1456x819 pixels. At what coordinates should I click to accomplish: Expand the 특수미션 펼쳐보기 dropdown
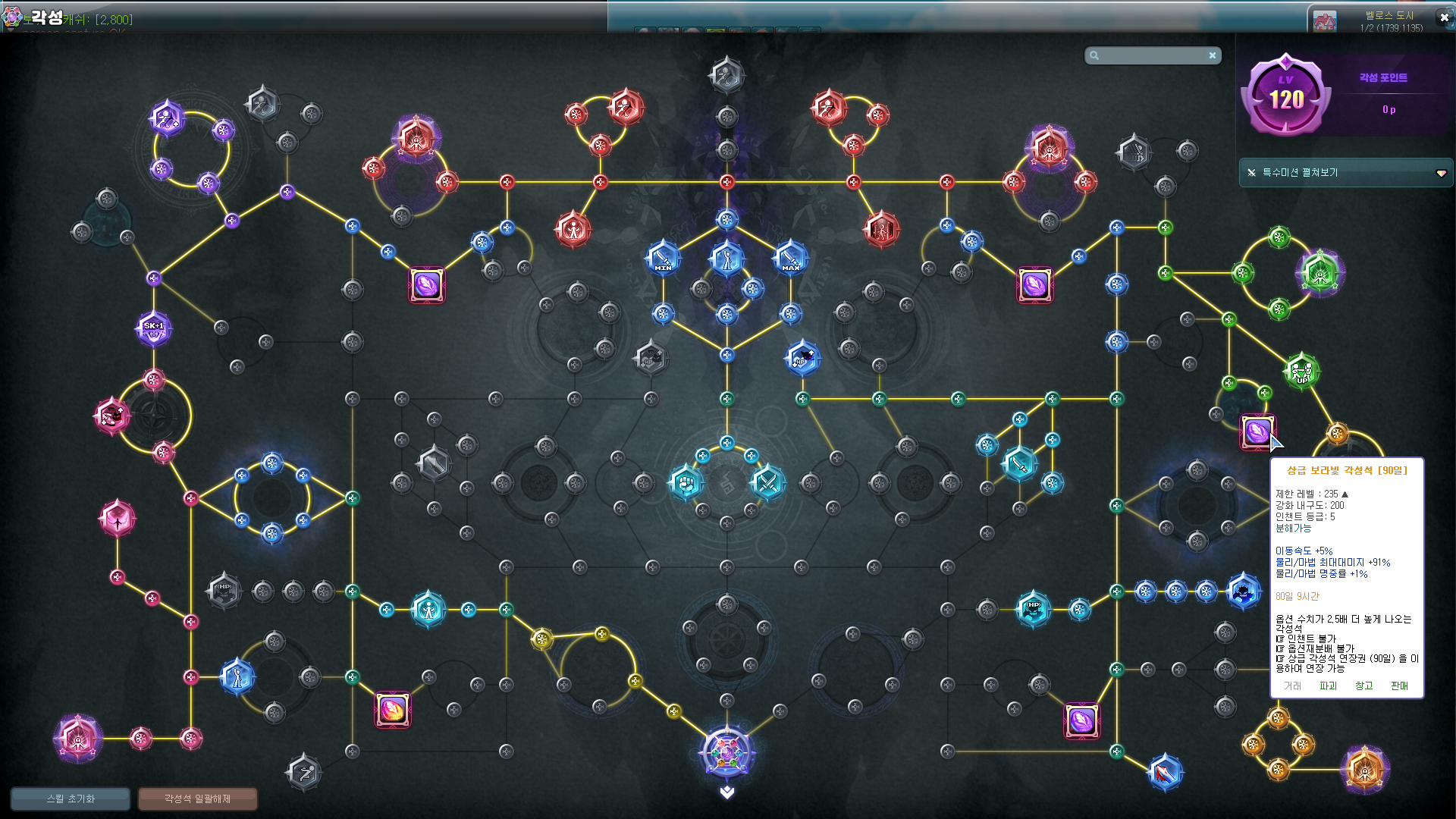click(1441, 173)
